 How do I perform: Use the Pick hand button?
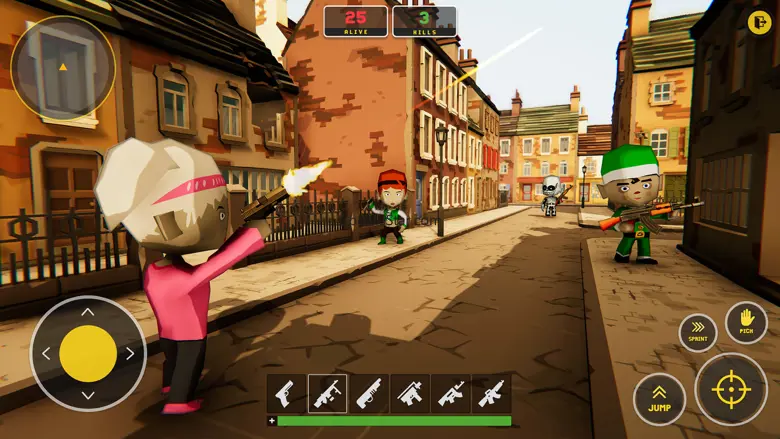pyautogui.click(x=746, y=323)
